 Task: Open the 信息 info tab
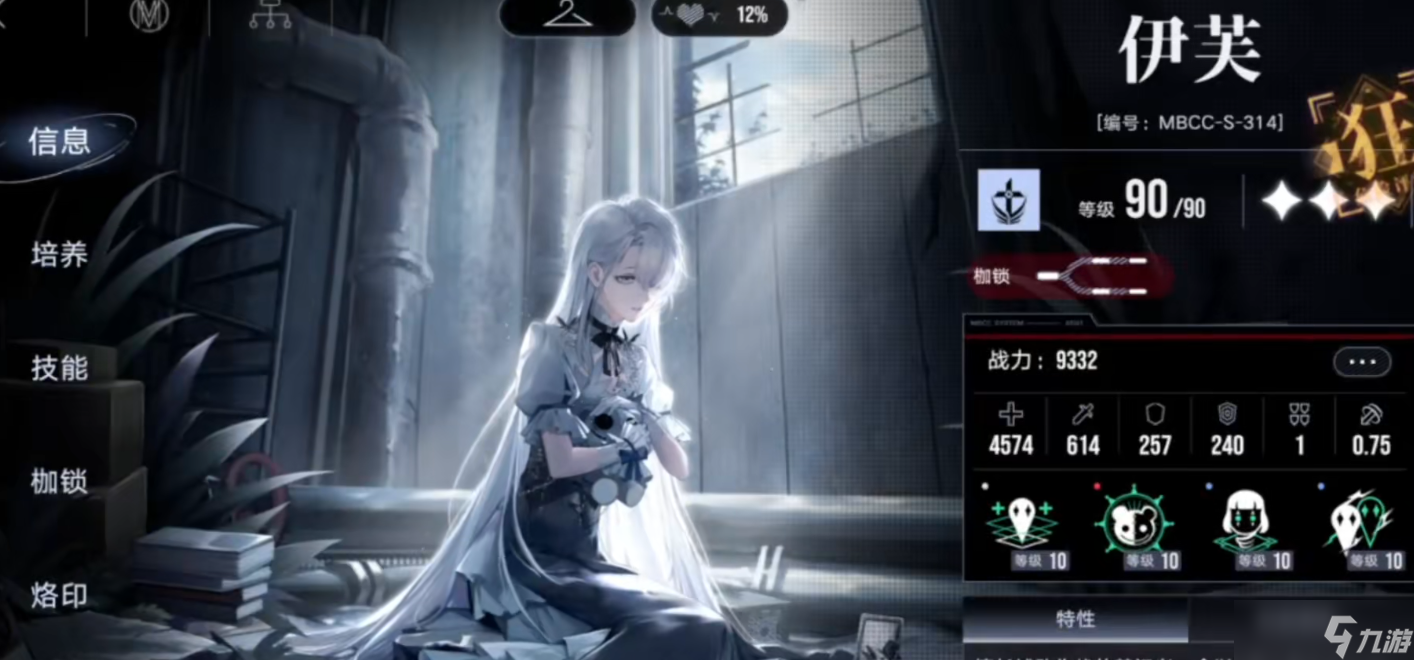click(60, 142)
